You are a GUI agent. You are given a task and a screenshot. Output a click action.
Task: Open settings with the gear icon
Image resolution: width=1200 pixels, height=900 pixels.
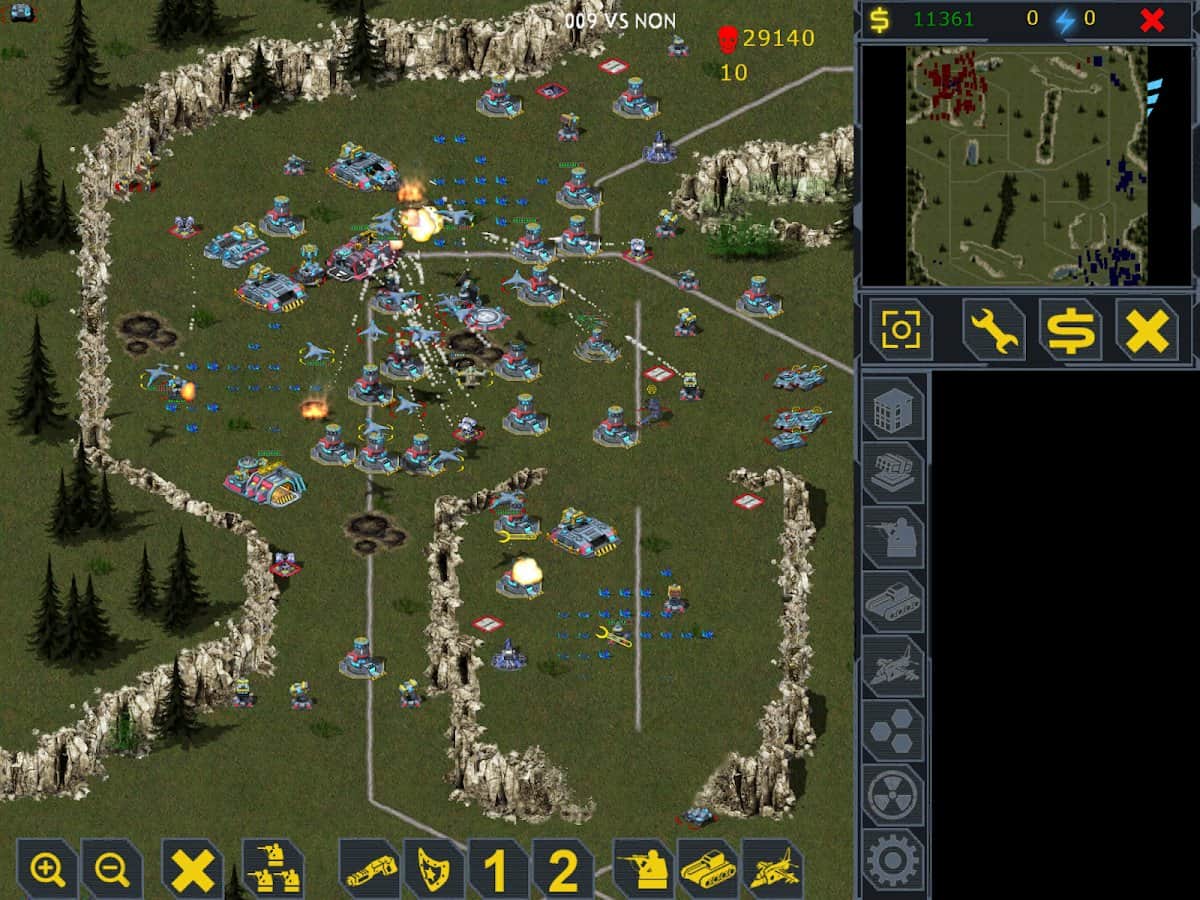[x=893, y=859]
